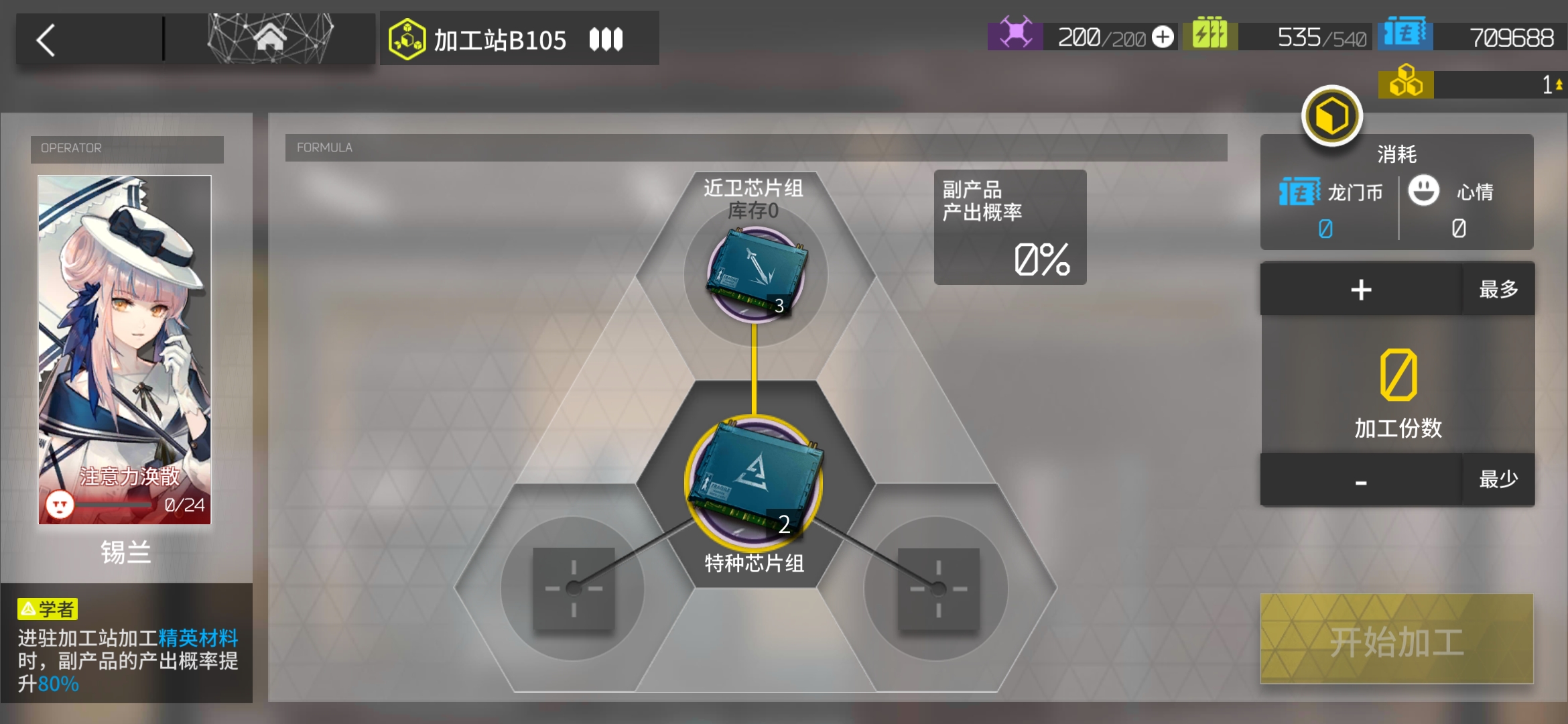Start processing with 开始加工
The image size is (1568, 724).
coord(1396,640)
